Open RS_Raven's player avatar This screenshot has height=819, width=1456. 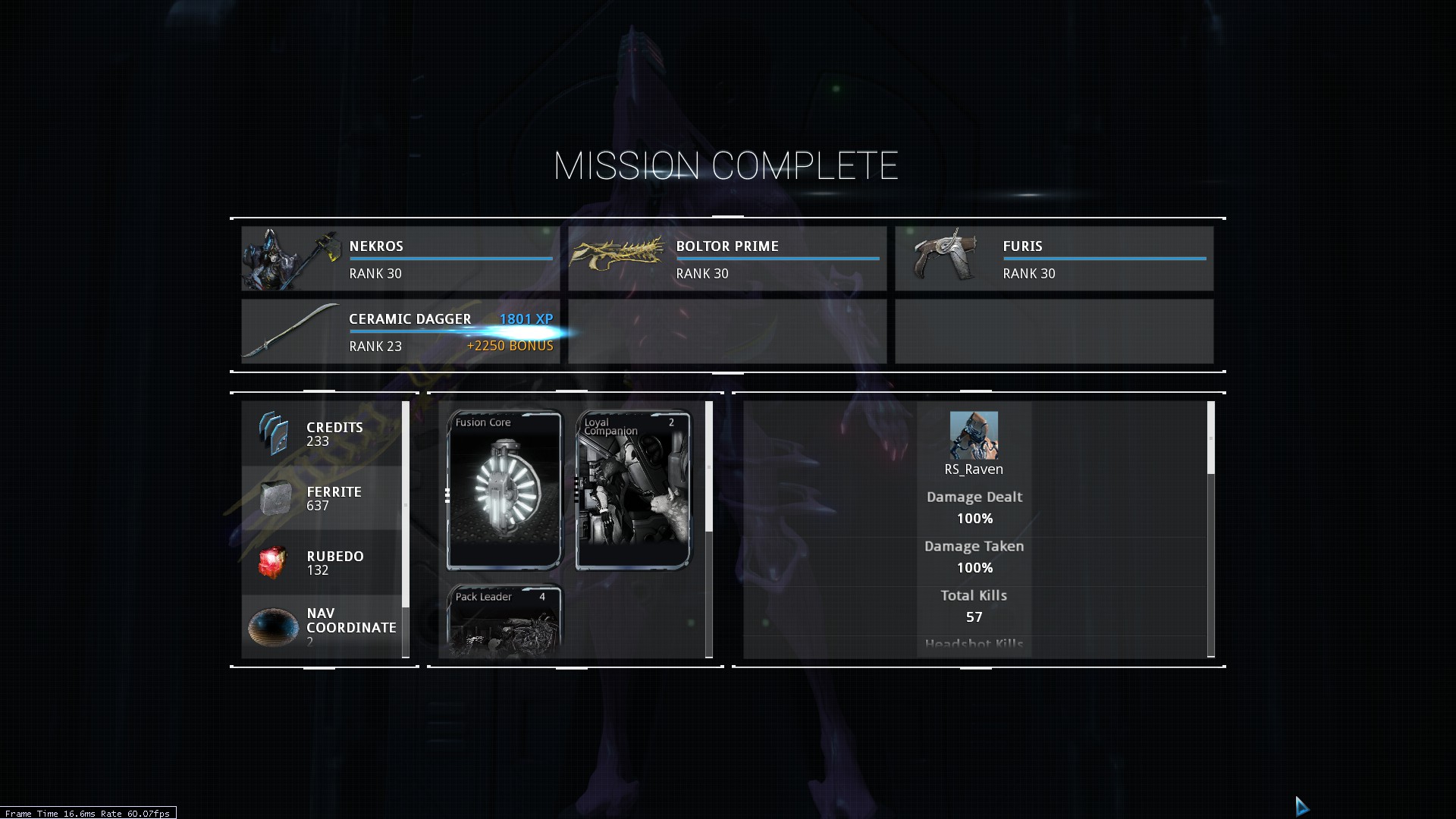(974, 435)
